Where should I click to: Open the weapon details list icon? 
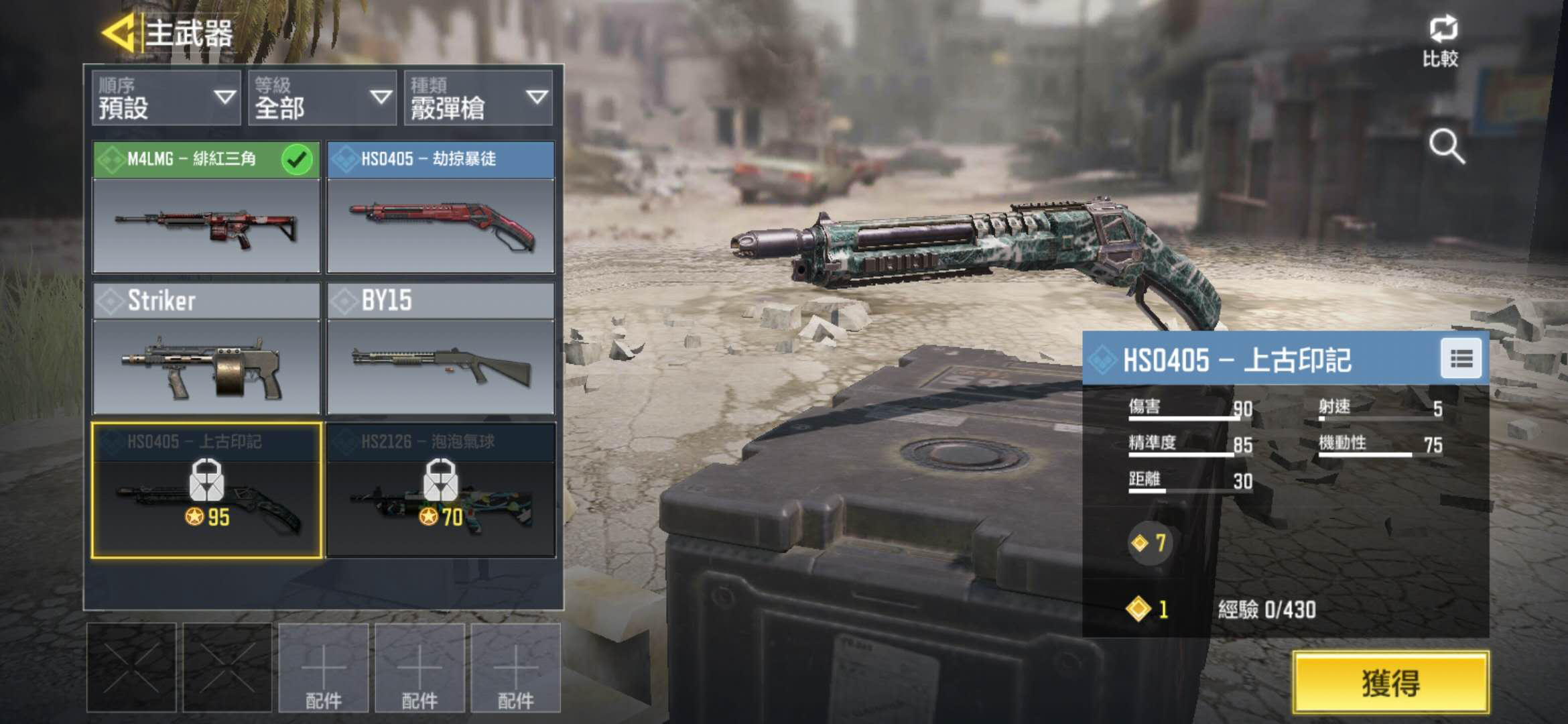tap(1461, 359)
